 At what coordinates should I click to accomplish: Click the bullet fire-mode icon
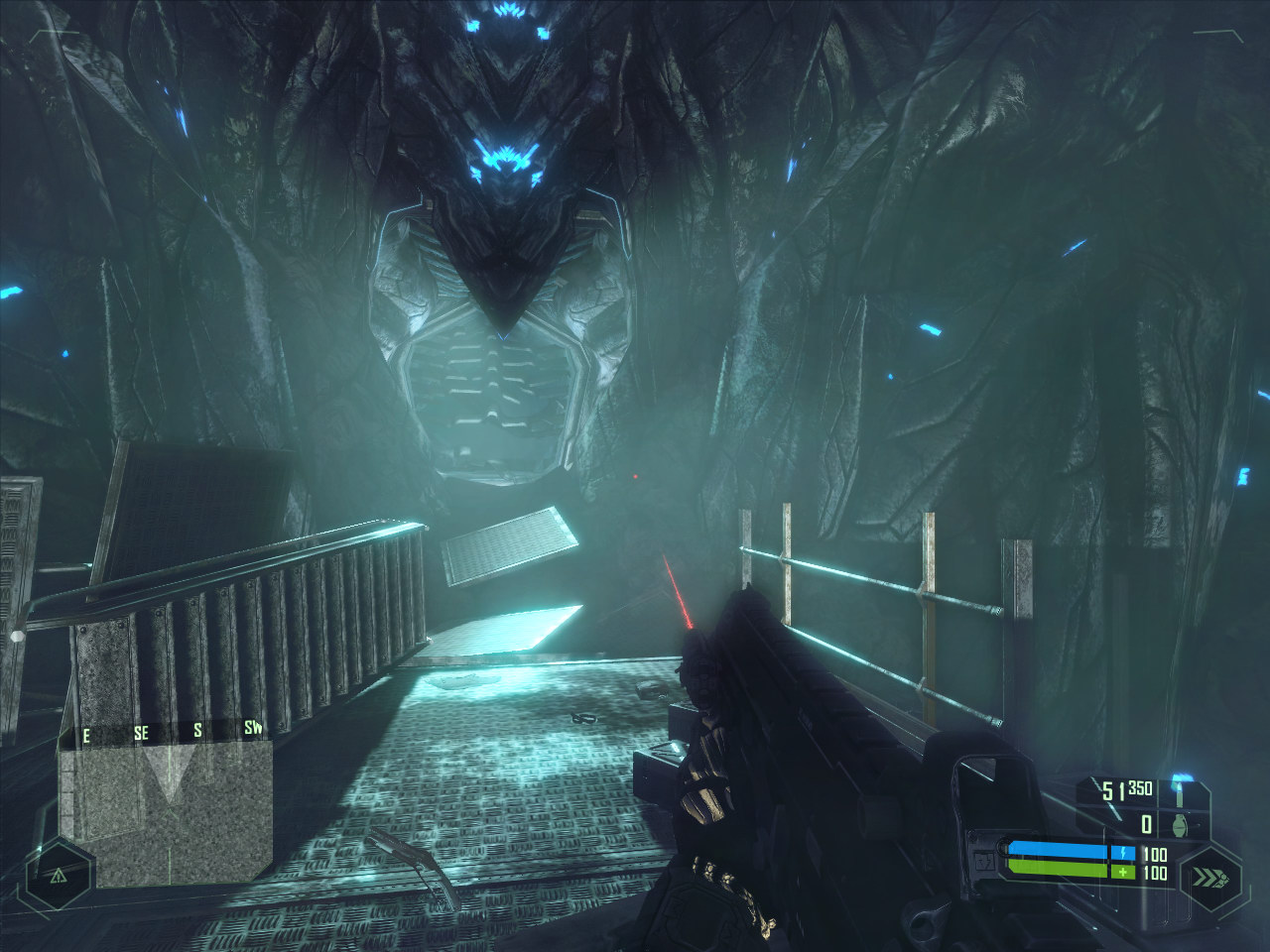click(x=1179, y=791)
